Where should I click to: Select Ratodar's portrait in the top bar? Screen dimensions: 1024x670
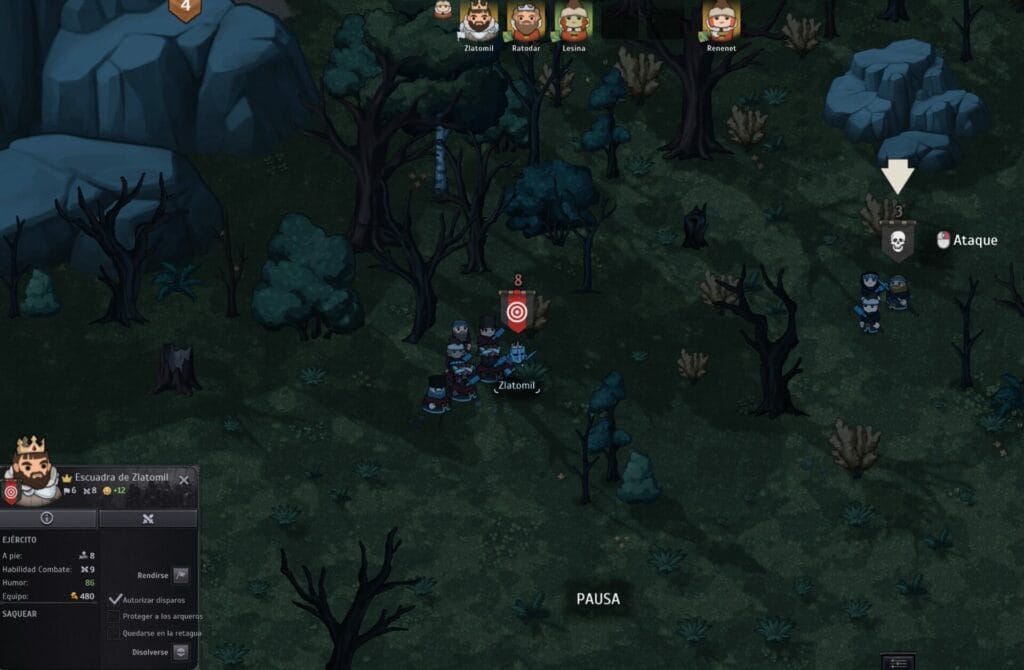coord(526,20)
